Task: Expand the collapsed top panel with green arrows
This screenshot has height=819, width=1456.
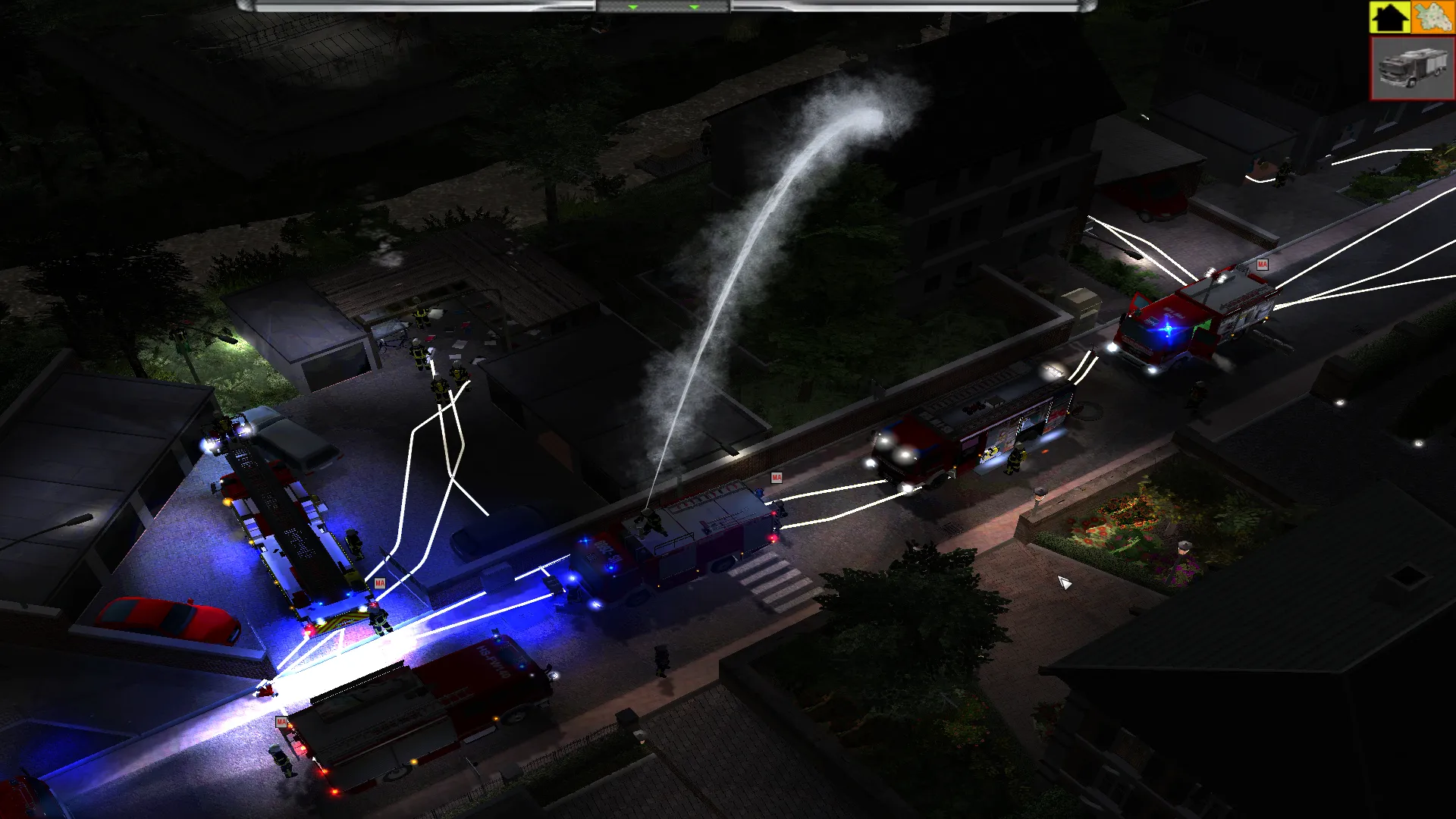Action: (x=663, y=7)
